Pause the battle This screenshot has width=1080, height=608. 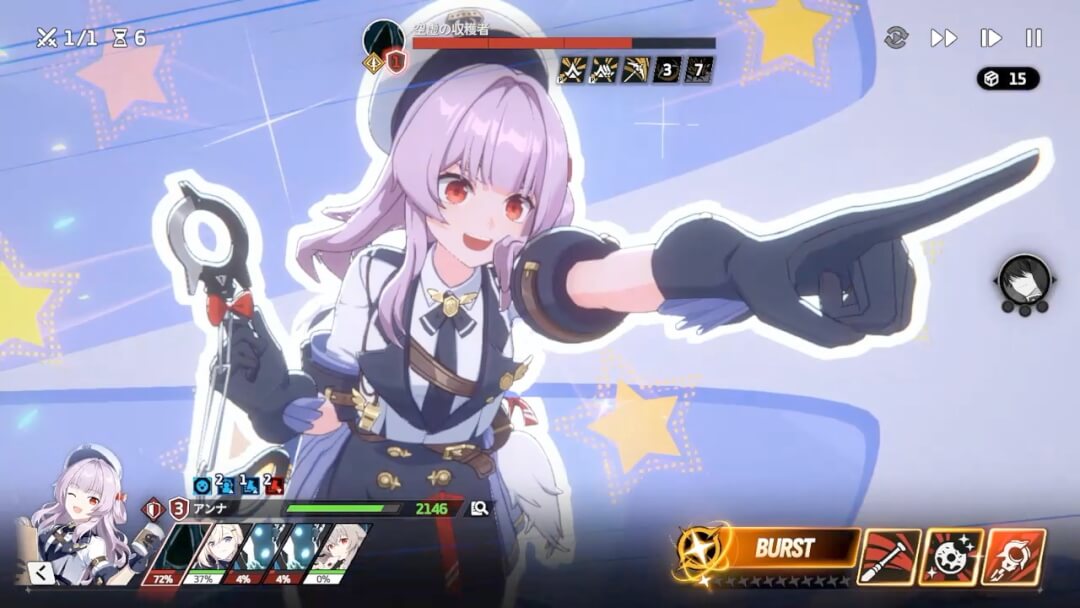[1034, 38]
